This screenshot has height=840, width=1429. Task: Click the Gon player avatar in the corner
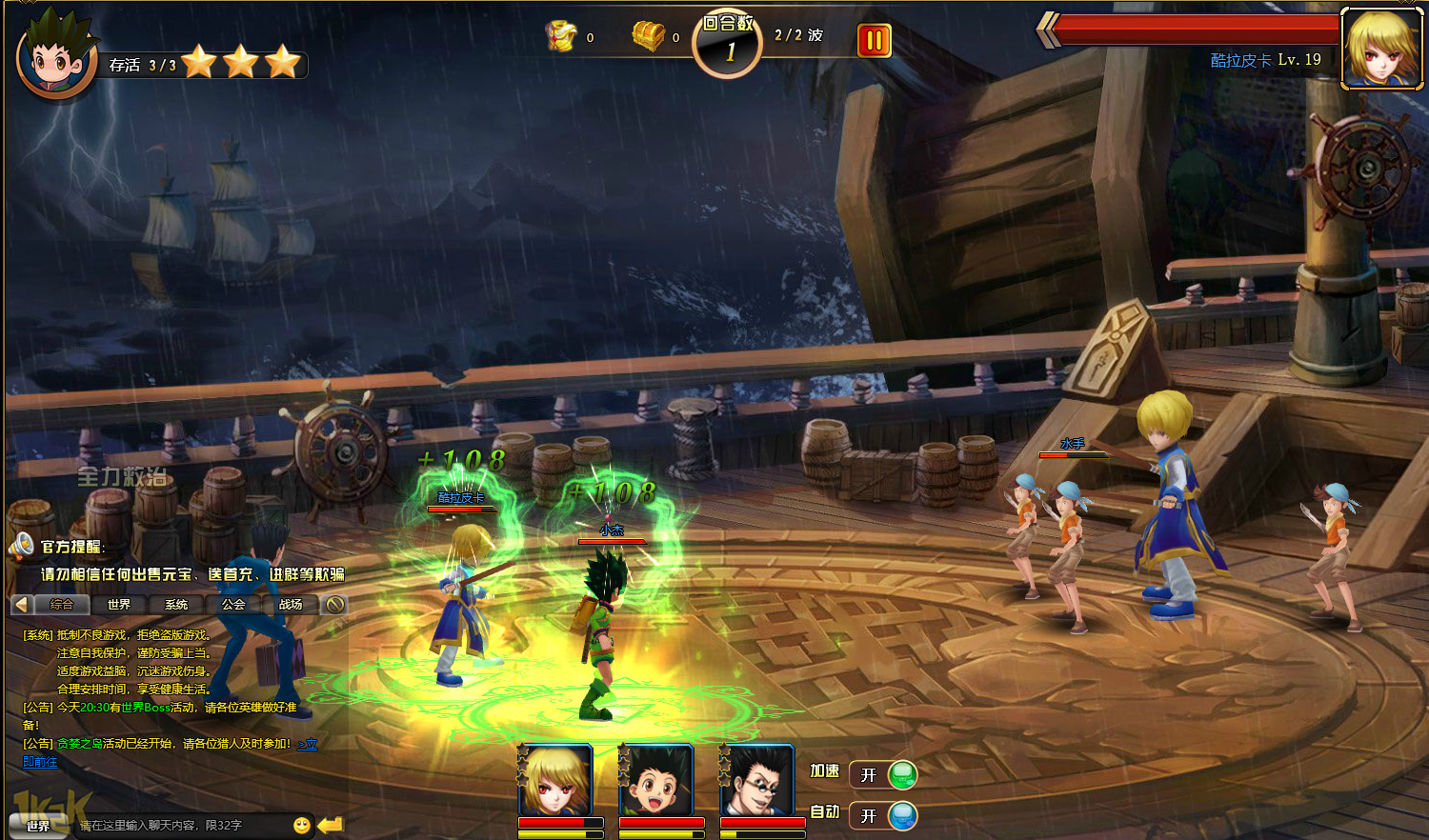coord(57,57)
